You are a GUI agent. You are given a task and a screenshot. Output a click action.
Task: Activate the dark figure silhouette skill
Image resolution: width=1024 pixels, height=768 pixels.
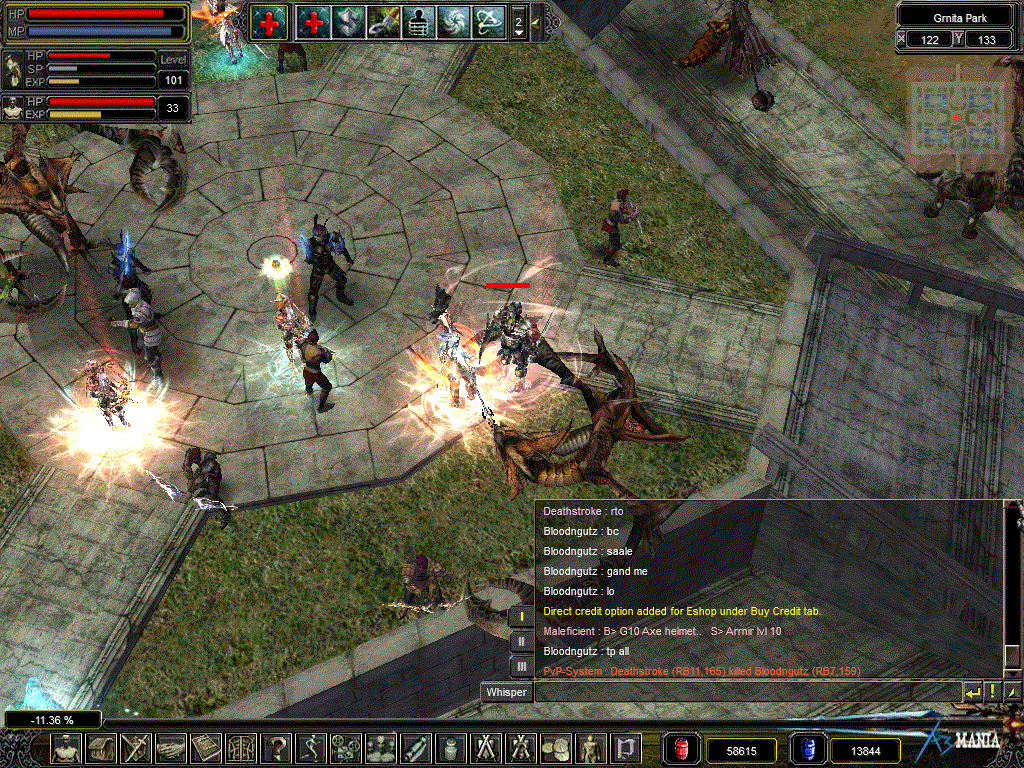tap(417, 22)
